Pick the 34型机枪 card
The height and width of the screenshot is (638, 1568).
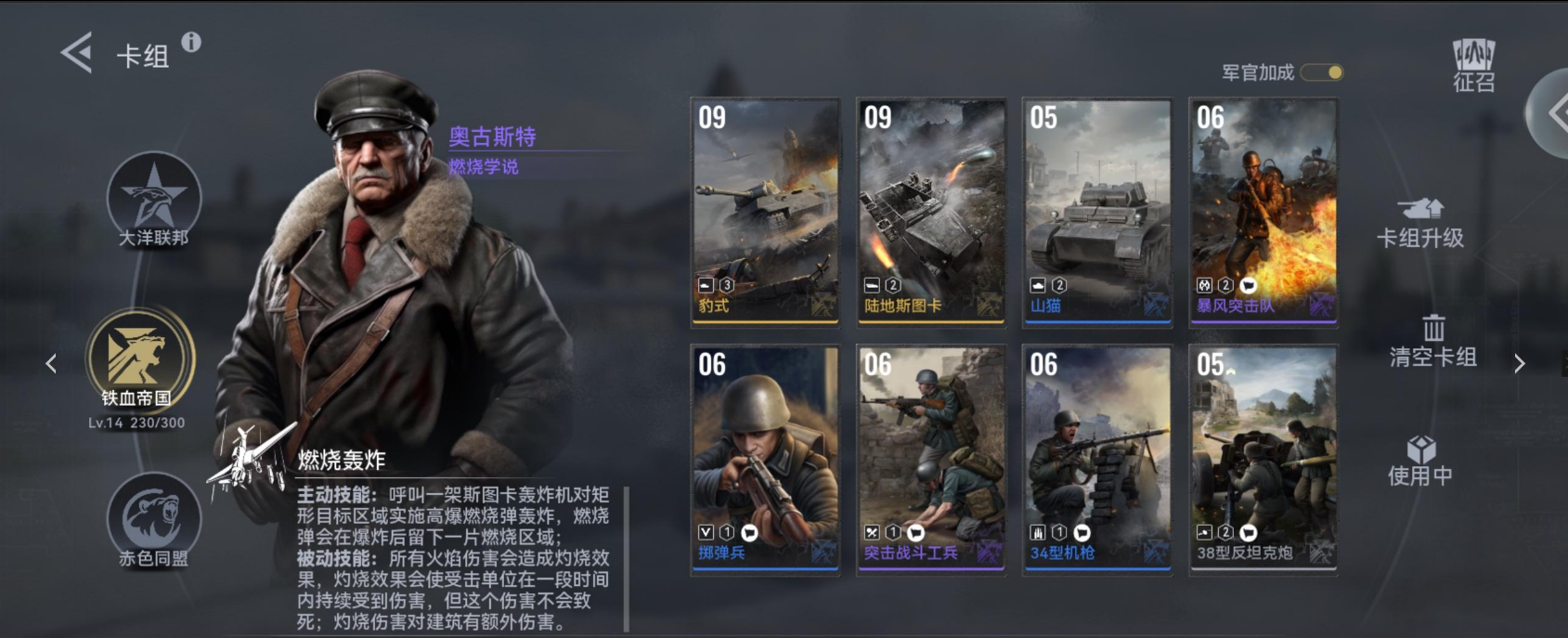click(x=1096, y=460)
